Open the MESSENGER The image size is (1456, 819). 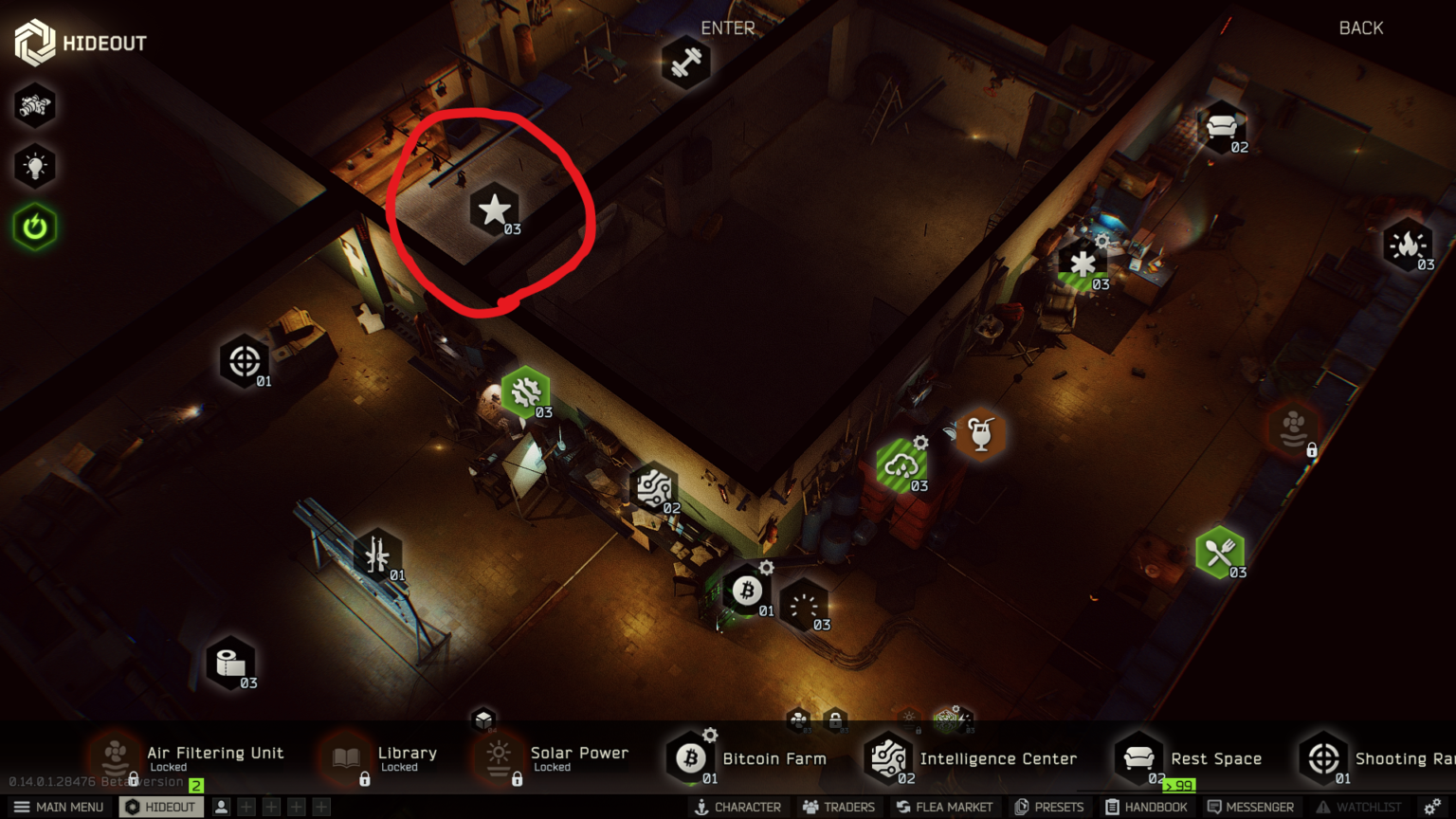pyautogui.click(x=1249, y=807)
